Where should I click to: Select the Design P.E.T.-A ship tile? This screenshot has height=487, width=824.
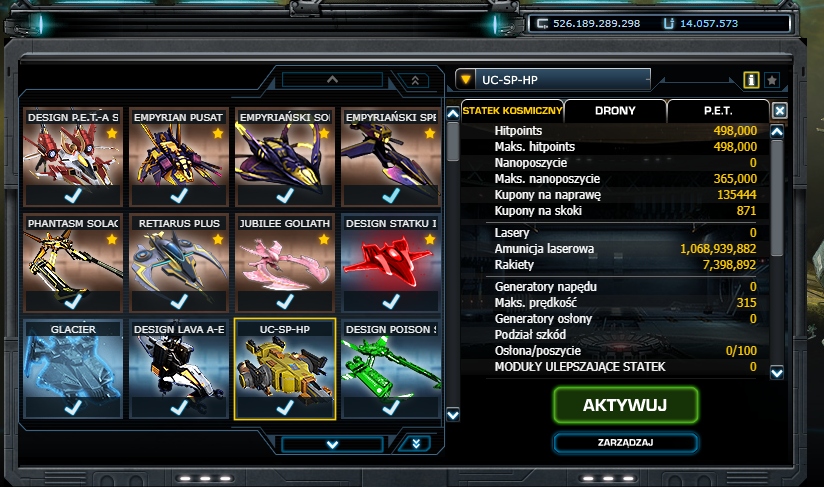coord(72,156)
